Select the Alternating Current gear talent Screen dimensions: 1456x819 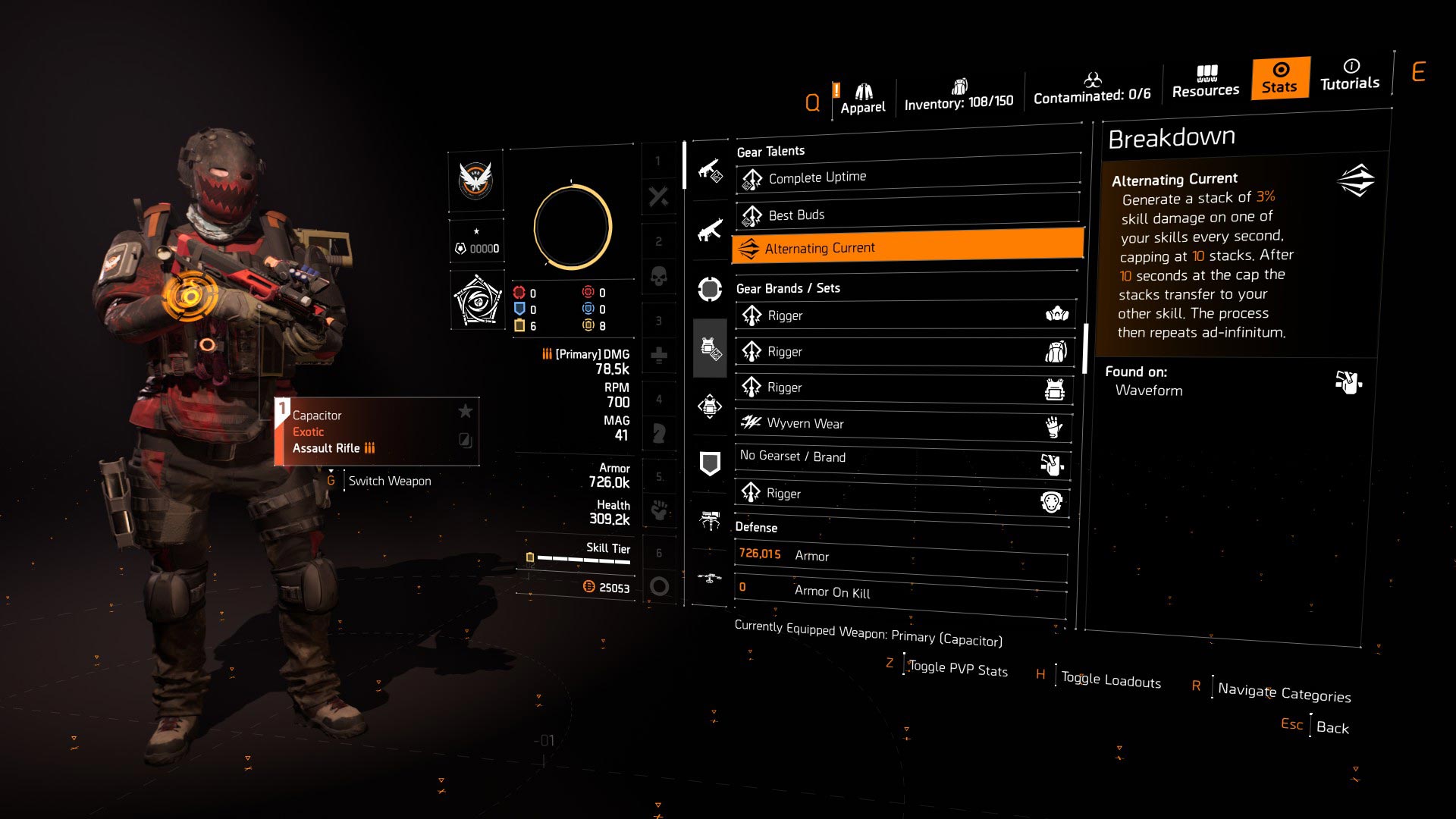(x=906, y=247)
